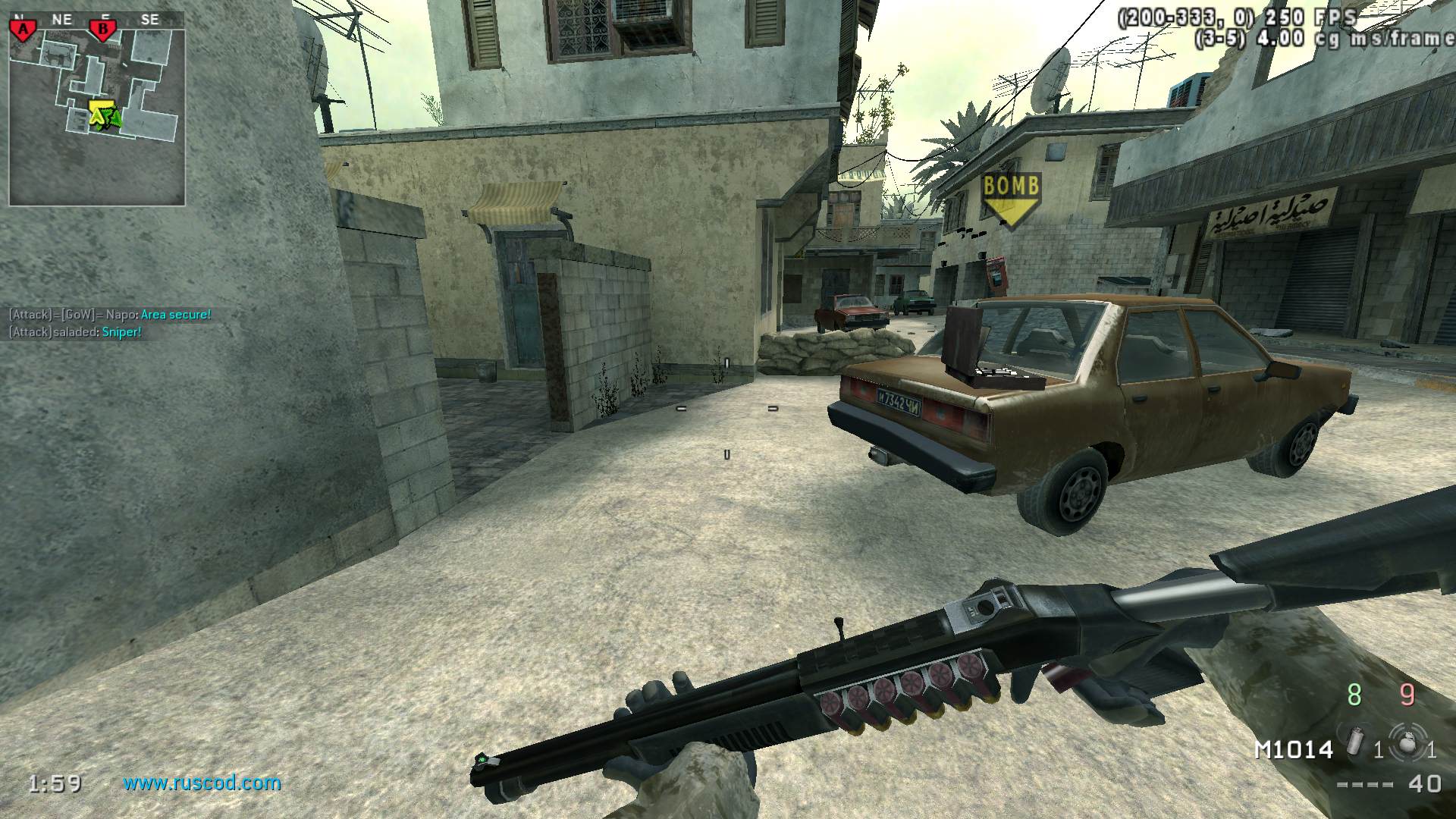Image resolution: width=1456 pixels, height=819 pixels.
Task: Select the frag grenade icon
Action: (x=1407, y=742)
